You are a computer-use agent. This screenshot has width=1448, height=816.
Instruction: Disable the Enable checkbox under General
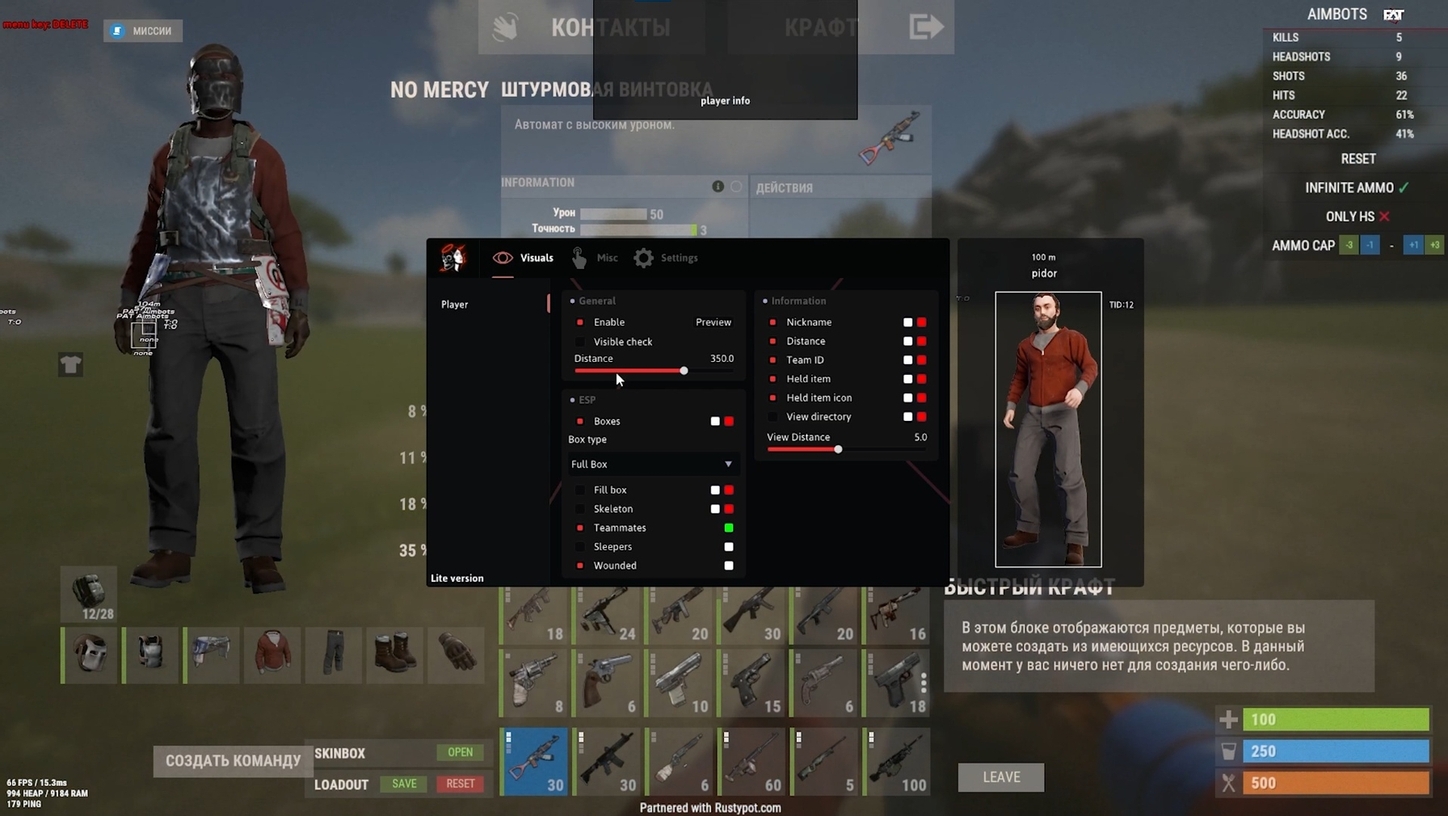tap(581, 322)
